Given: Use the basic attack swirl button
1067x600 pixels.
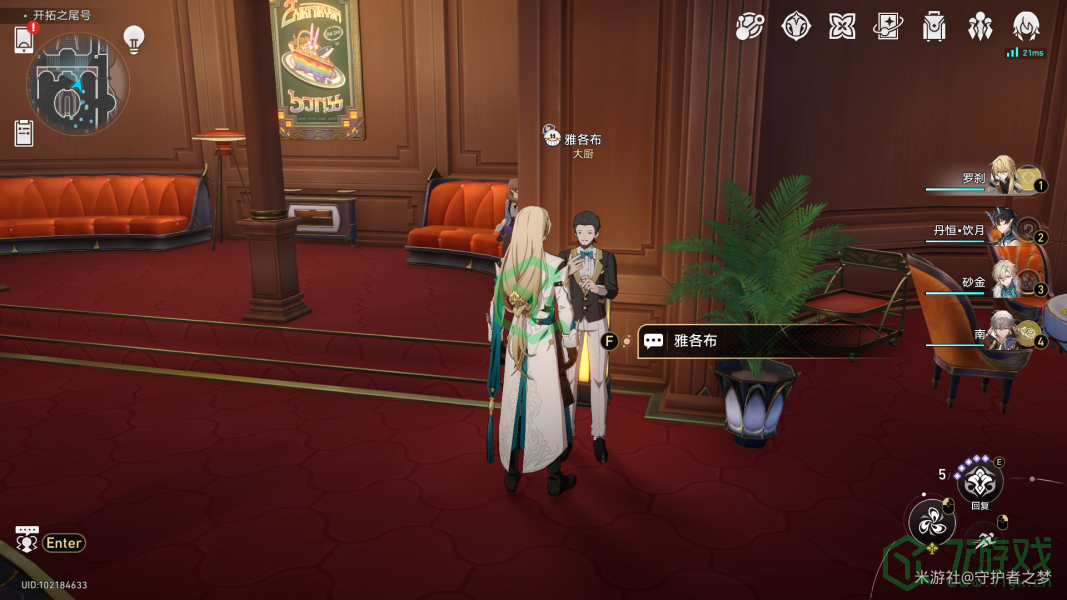Looking at the screenshot, I should click(x=930, y=521).
